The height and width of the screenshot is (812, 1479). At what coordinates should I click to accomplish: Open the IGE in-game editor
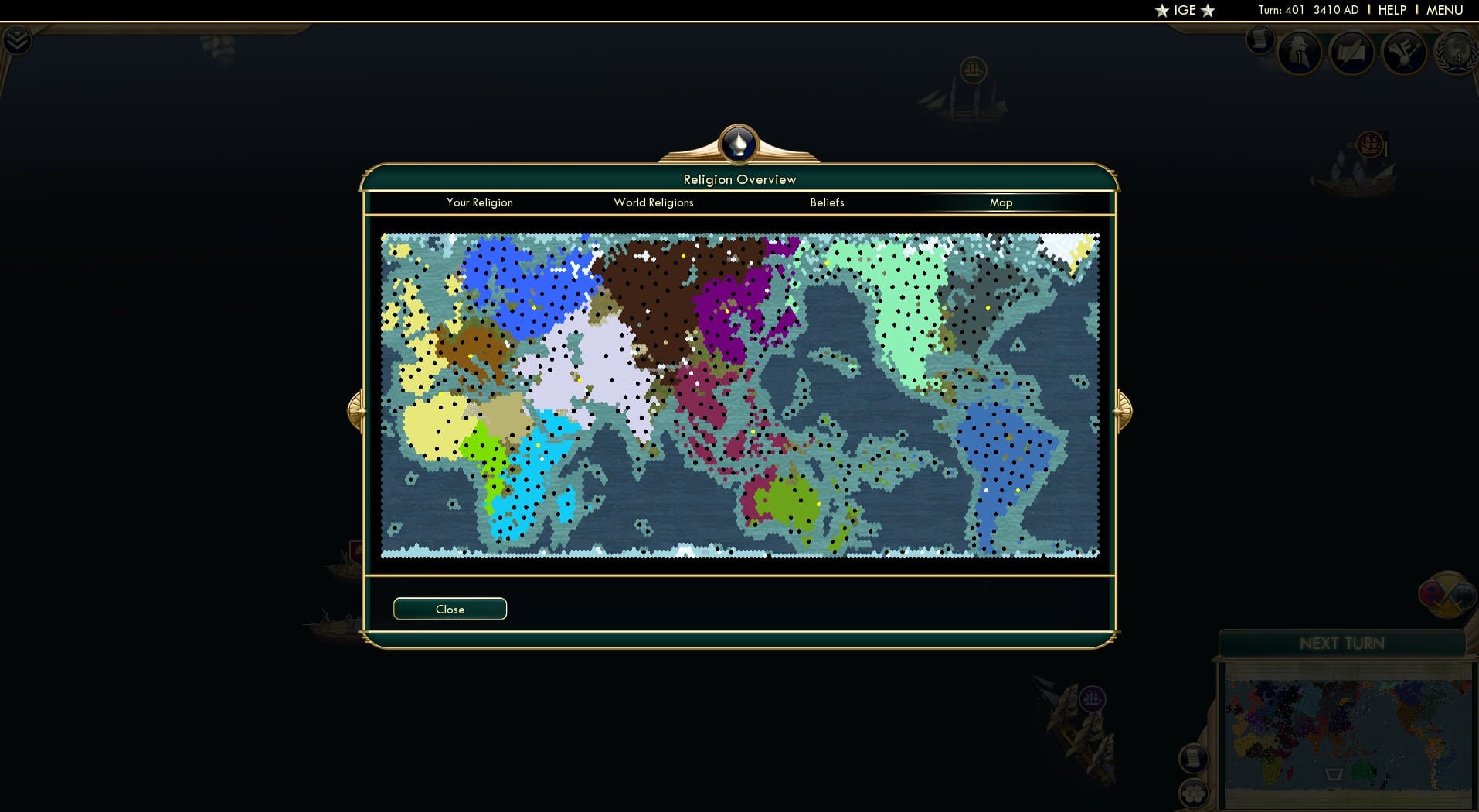[x=1184, y=11]
